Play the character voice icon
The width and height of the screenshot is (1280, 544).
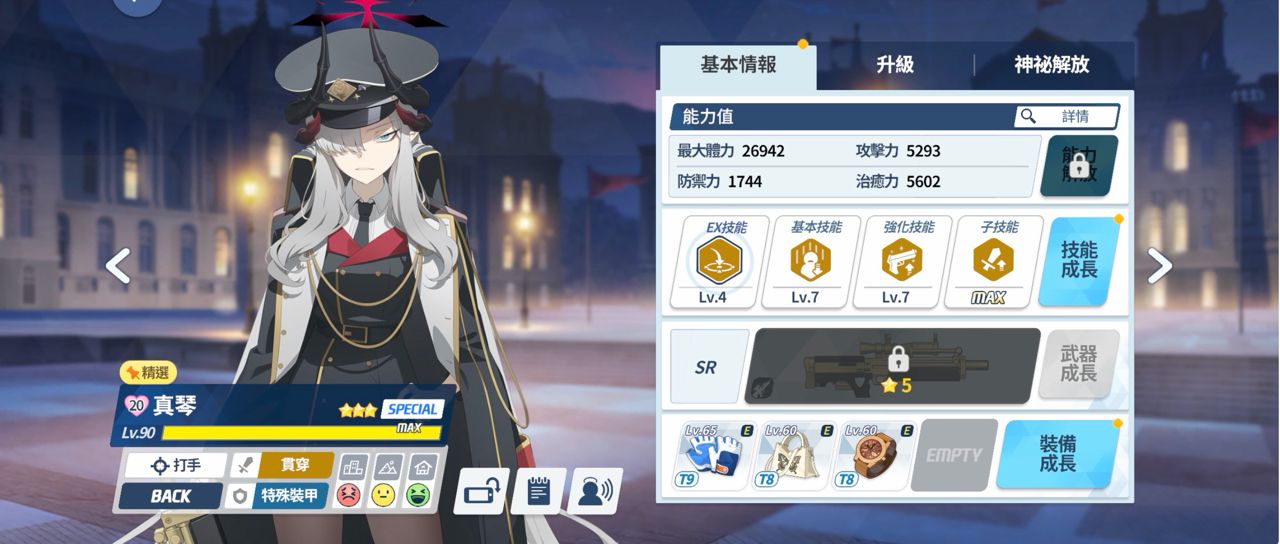[596, 491]
